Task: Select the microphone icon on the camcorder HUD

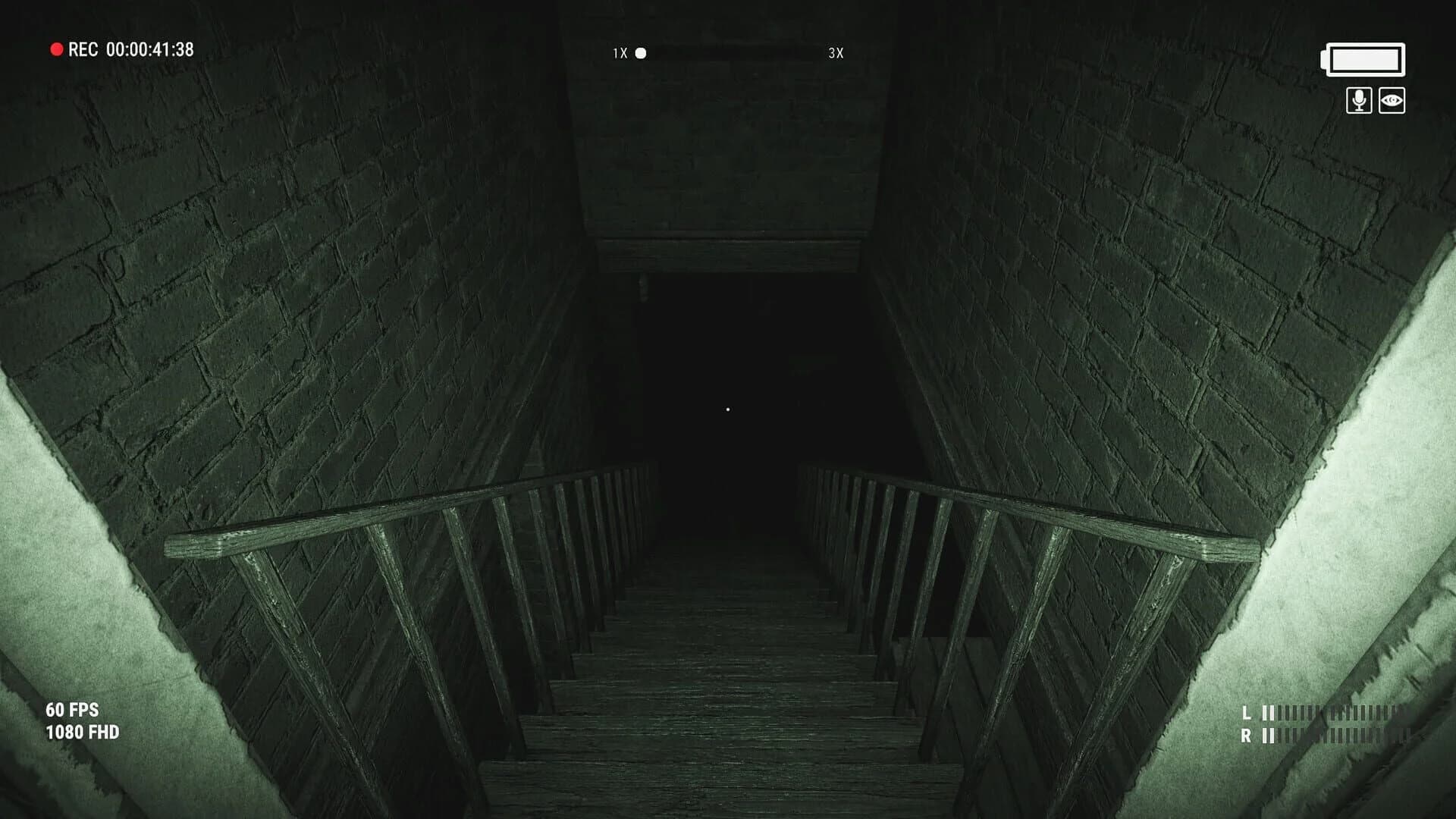Action: pos(1358,99)
